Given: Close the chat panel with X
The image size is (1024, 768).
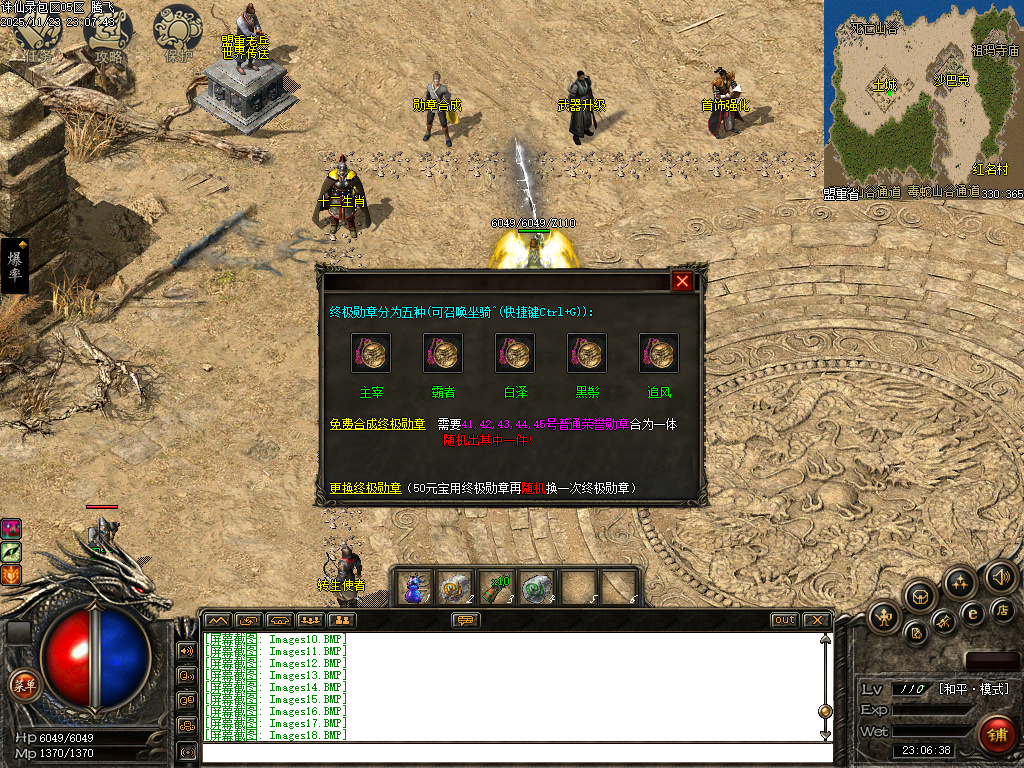Looking at the screenshot, I should tap(816, 620).
